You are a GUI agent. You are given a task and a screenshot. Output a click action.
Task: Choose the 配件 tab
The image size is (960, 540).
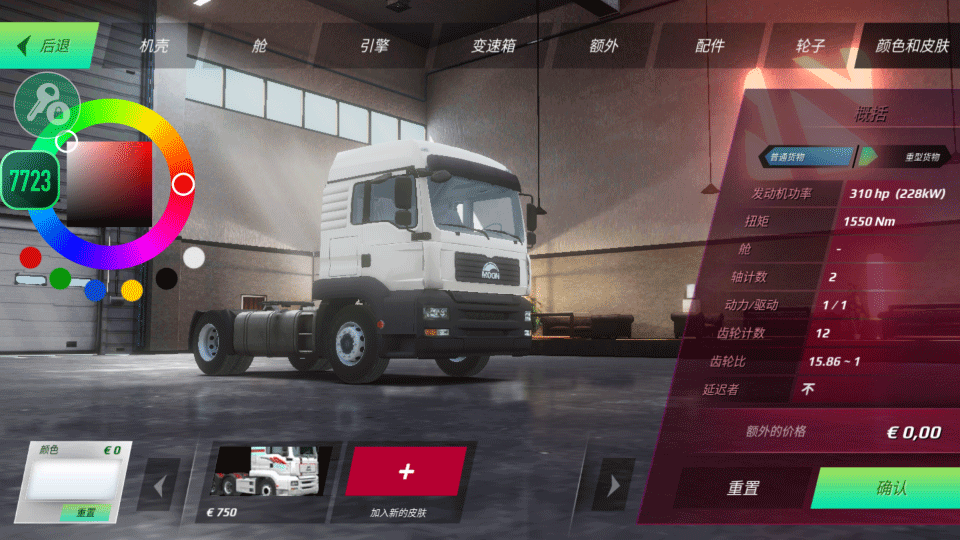(710, 46)
